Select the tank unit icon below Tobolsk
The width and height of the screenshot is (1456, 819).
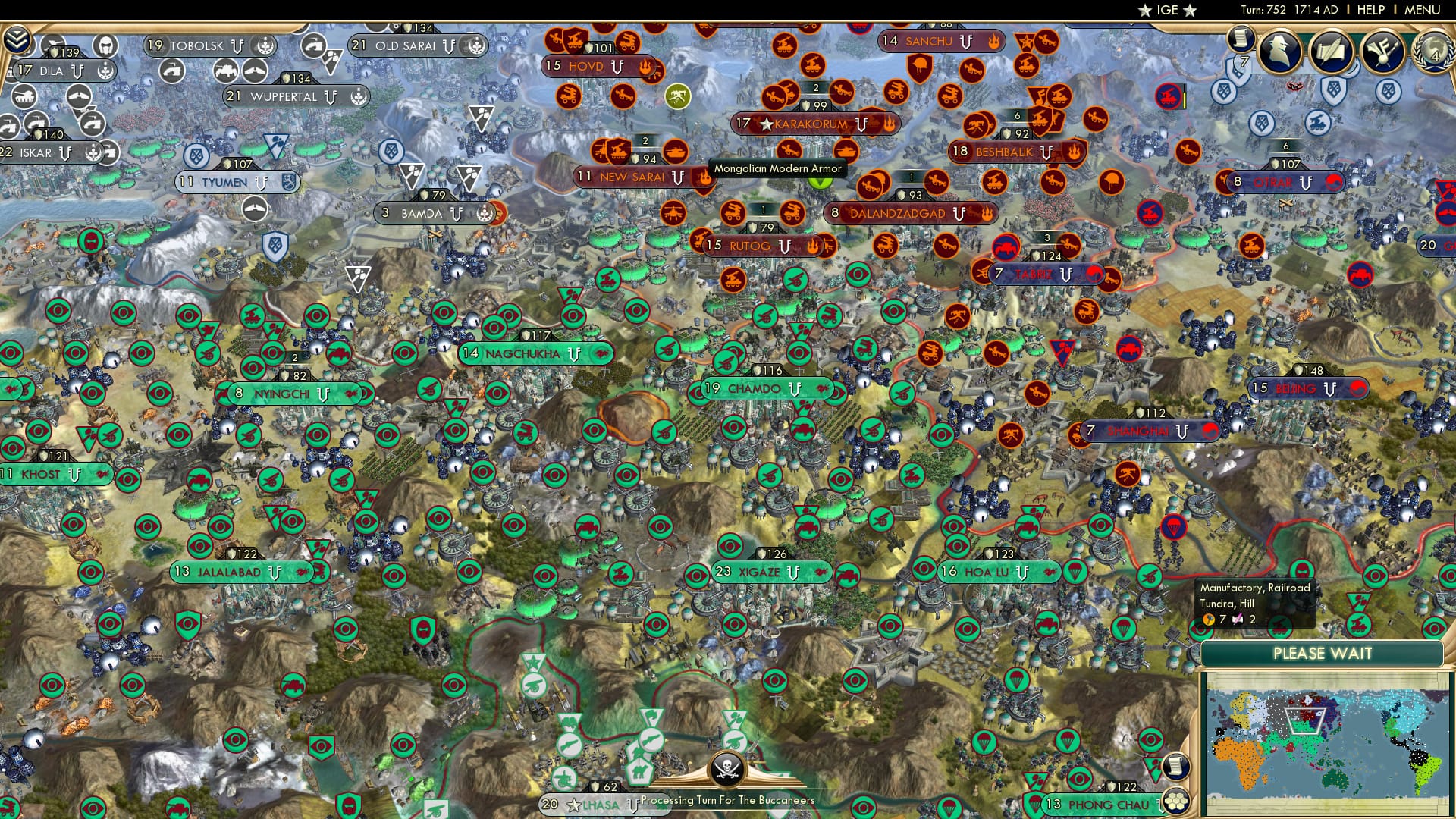pos(226,69)
